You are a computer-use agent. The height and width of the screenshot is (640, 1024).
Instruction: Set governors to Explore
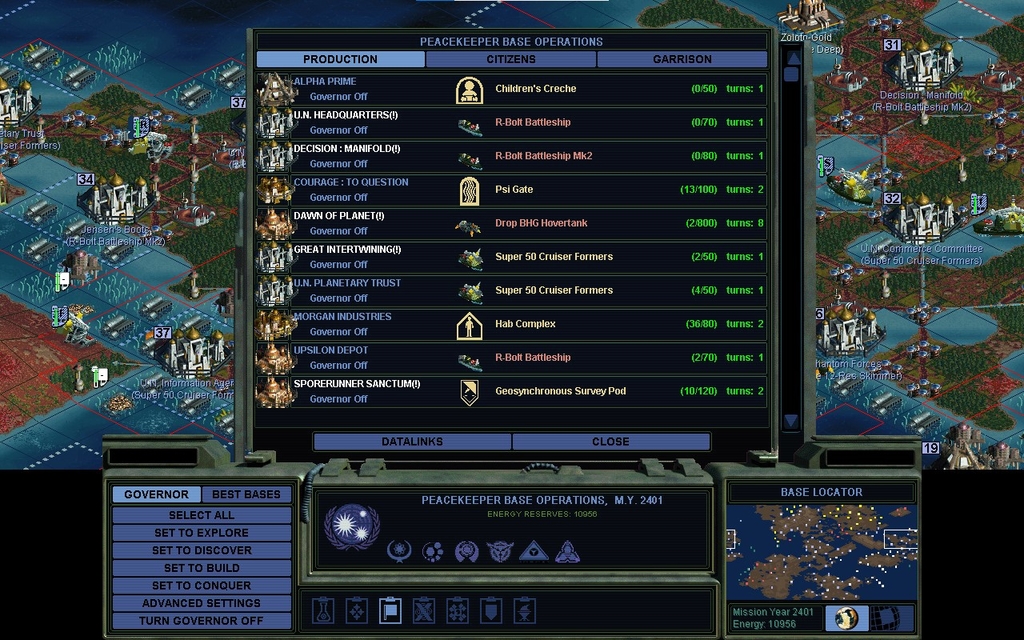coord(201,533)
